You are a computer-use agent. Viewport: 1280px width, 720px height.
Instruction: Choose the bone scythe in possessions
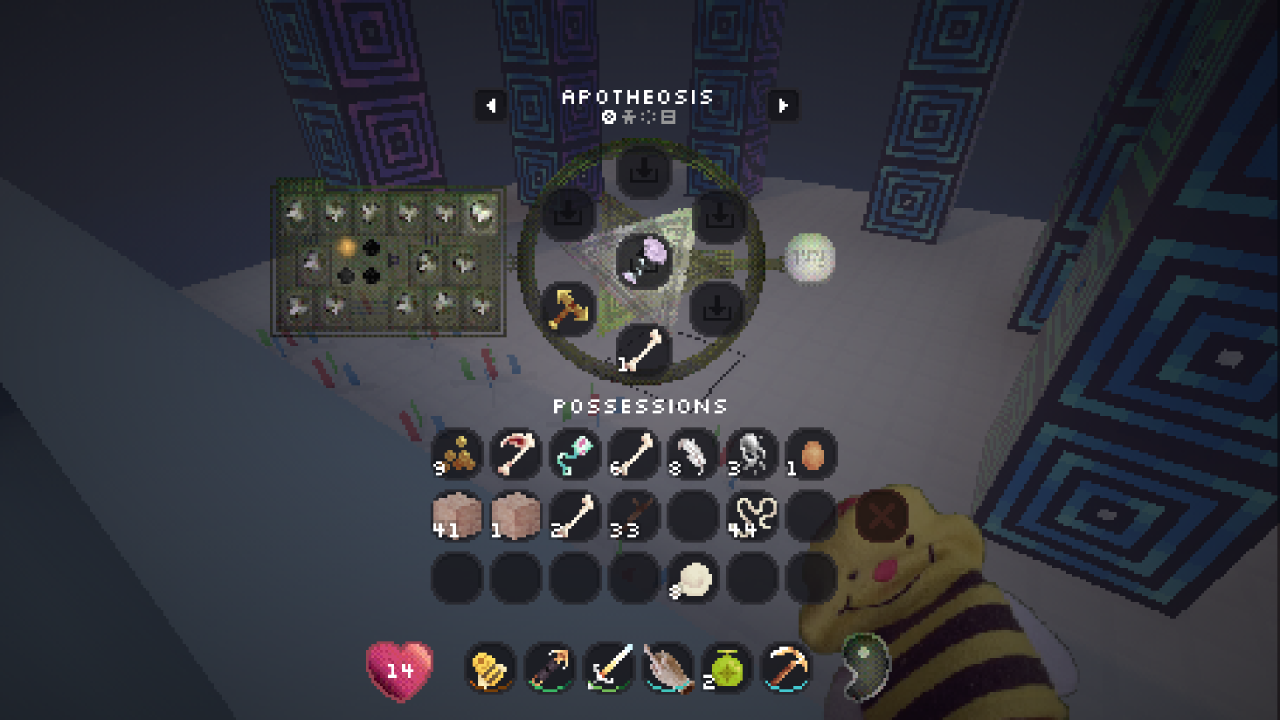click(x=516, y=455)
